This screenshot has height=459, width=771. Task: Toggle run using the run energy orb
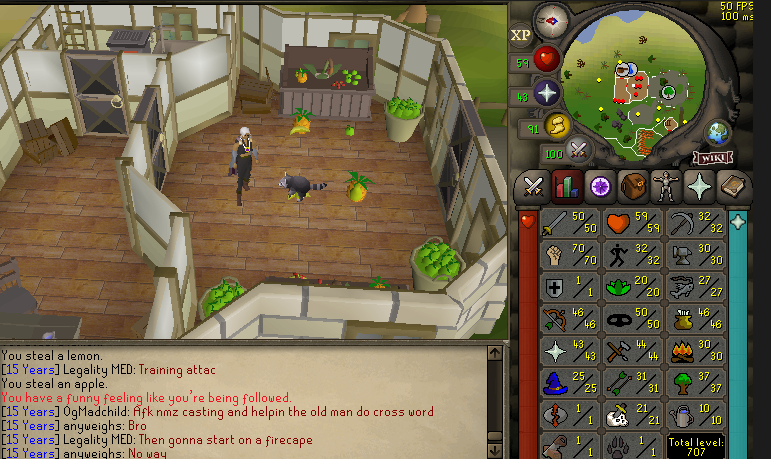[x=557, y=125]
